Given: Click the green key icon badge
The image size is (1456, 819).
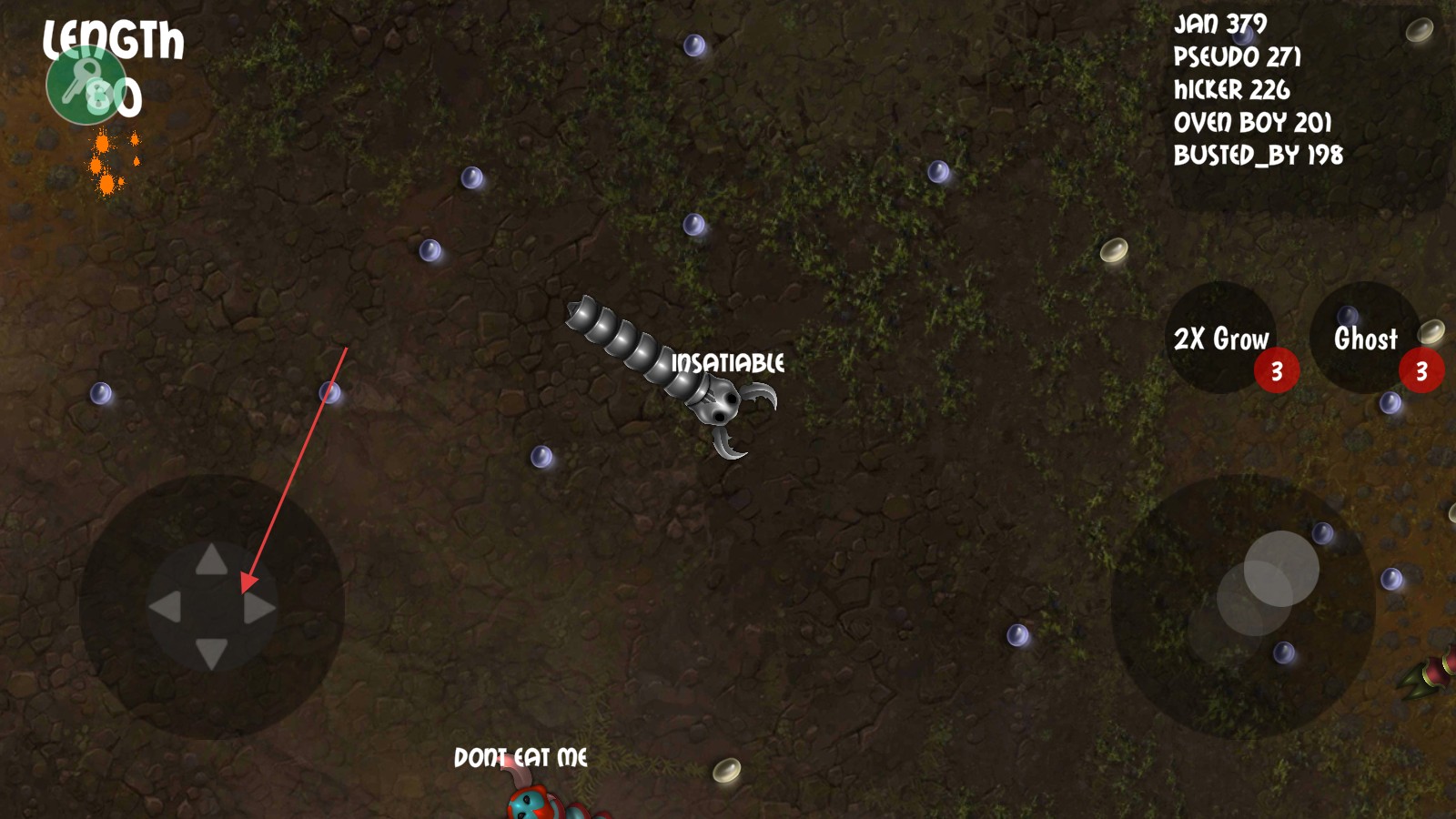Looking at the screenshot, I should 86,85.
